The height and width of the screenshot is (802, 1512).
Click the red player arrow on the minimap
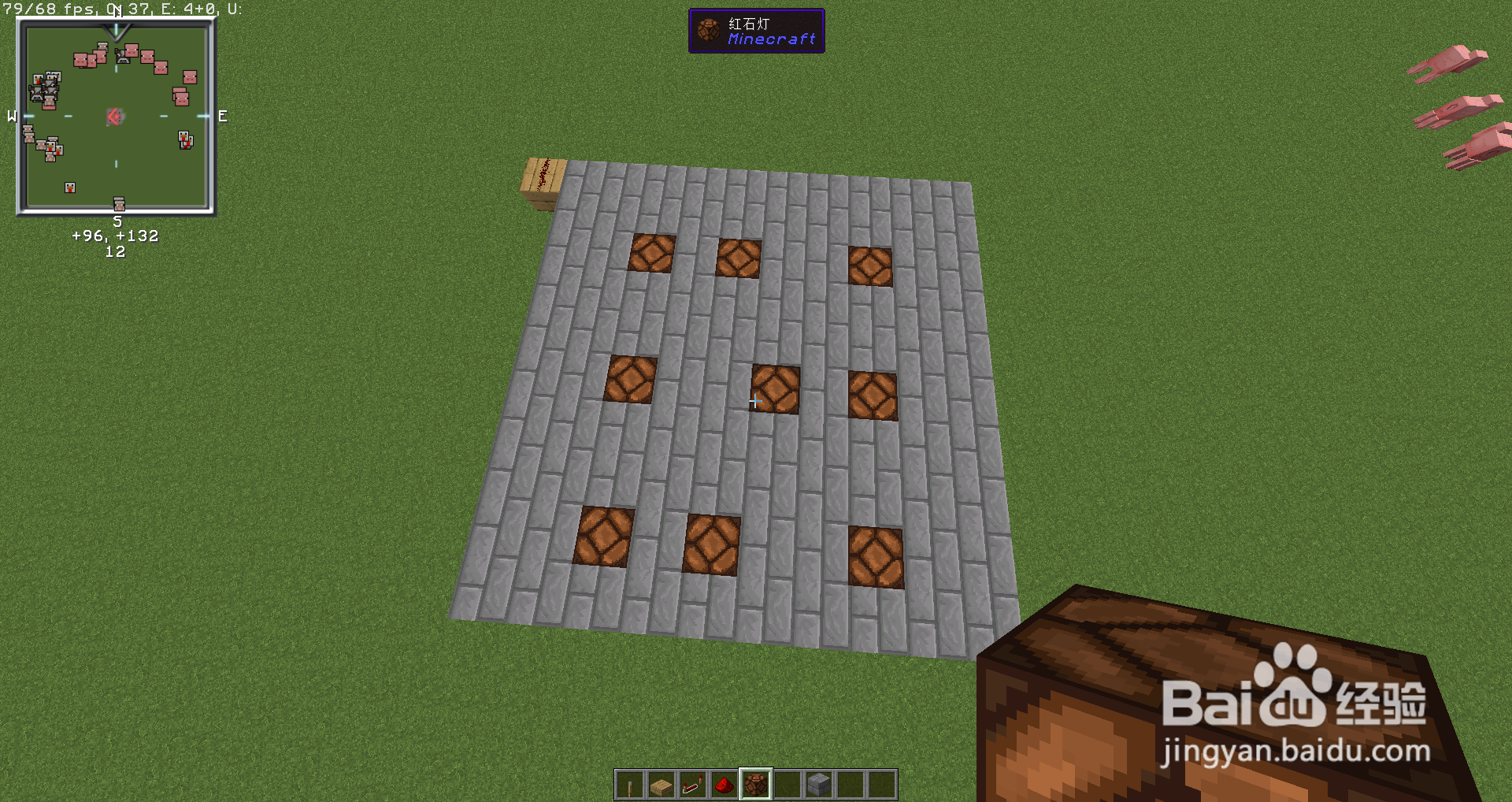(x=115, y=117)
